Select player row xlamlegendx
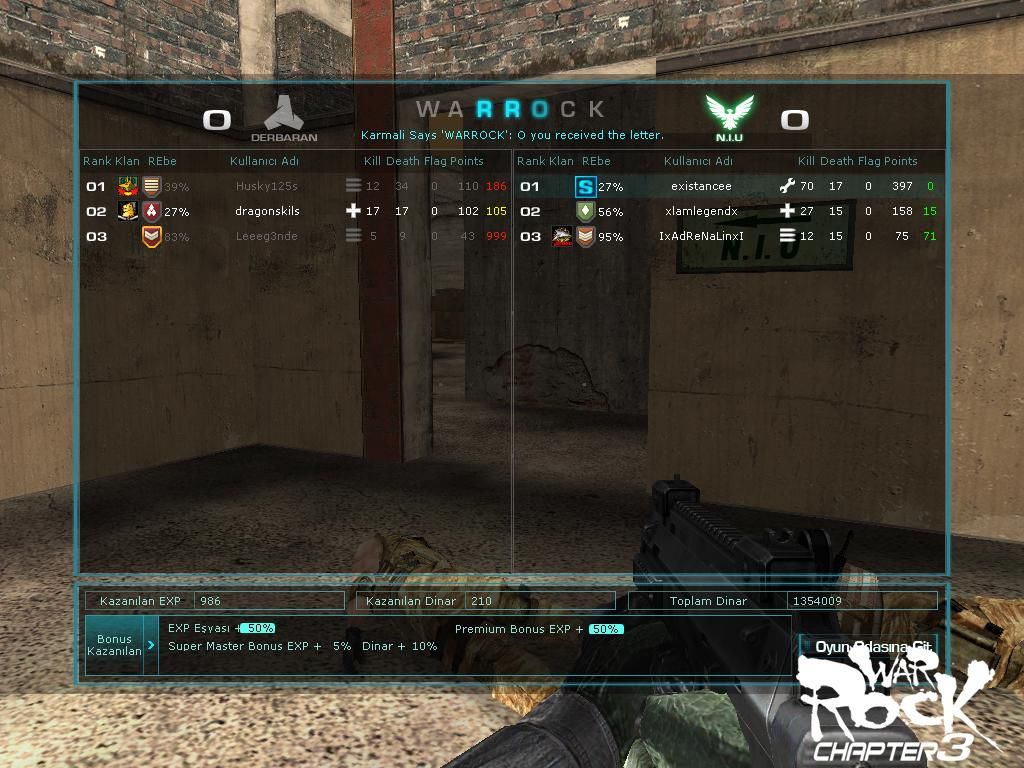This screenshot has width=1024, height=768. [701, 211]
